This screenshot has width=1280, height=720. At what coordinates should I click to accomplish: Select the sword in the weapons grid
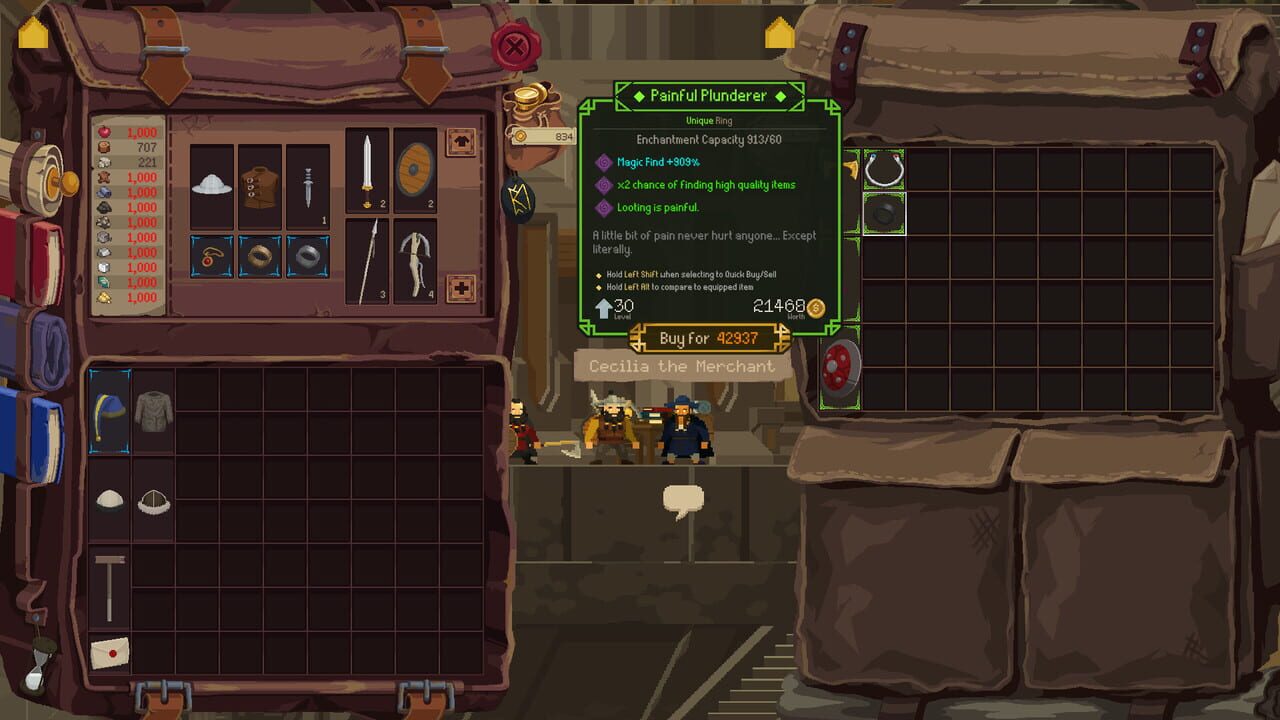(365, 172)
